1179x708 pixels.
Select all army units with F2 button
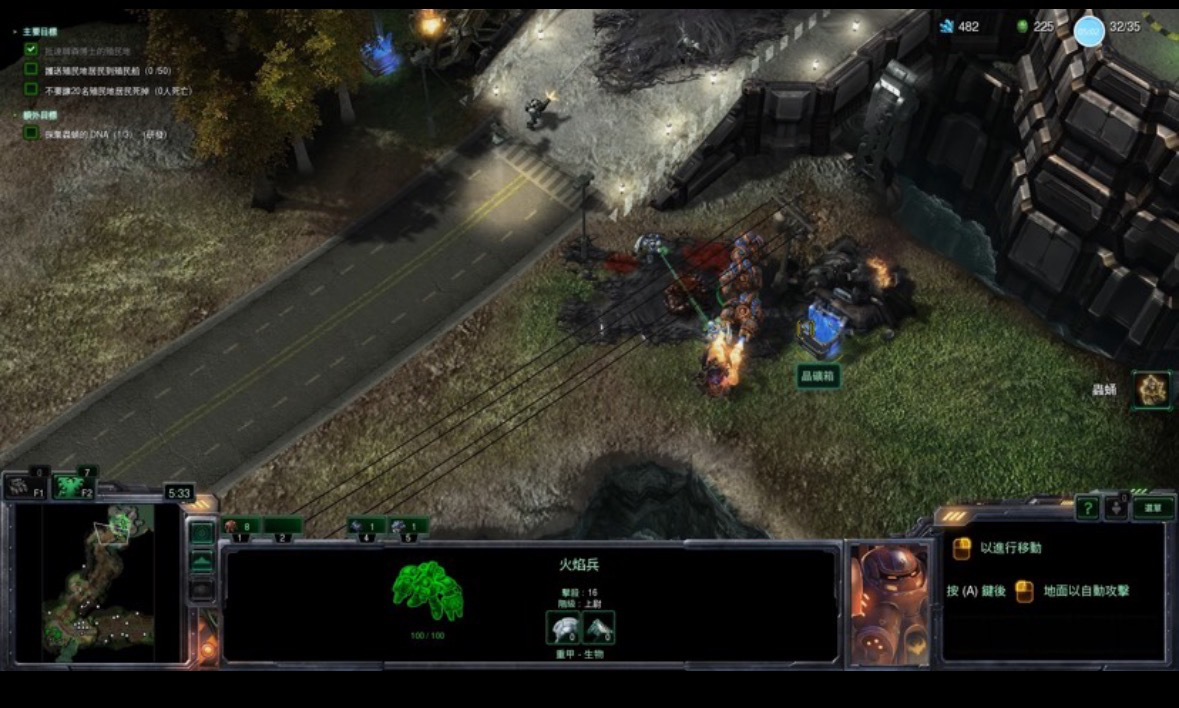(74, 486)
